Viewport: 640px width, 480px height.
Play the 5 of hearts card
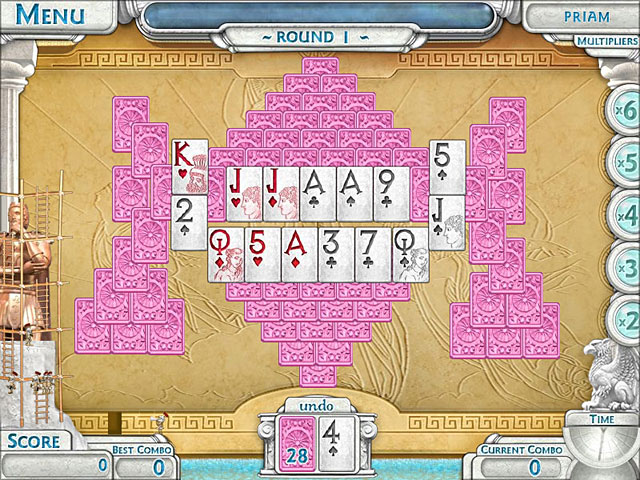click(263, 254)
